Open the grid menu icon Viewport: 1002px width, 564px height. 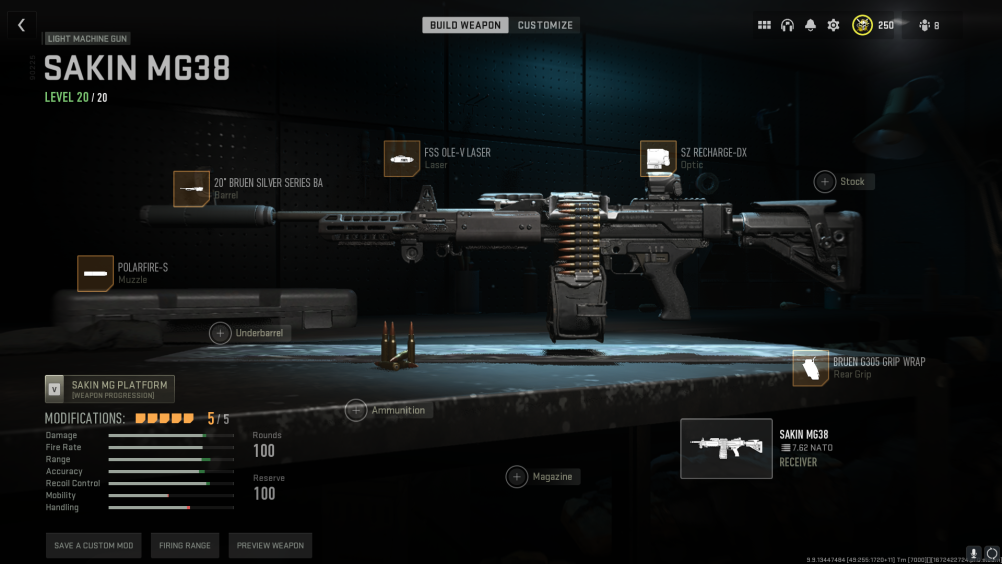pyautogui.click(x=764, y=25)
